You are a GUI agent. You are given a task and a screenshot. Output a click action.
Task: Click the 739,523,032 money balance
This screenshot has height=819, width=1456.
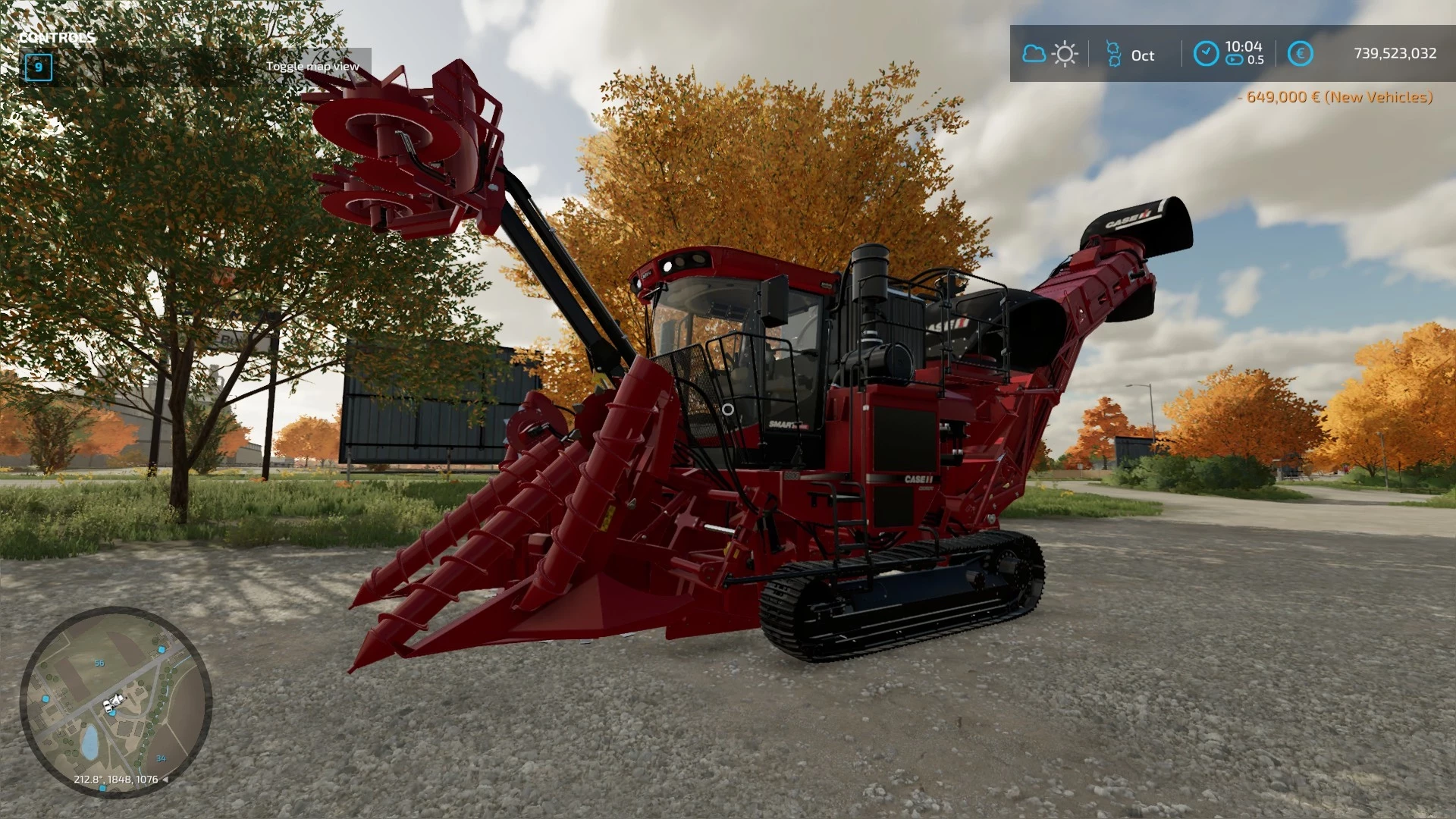1395,54
